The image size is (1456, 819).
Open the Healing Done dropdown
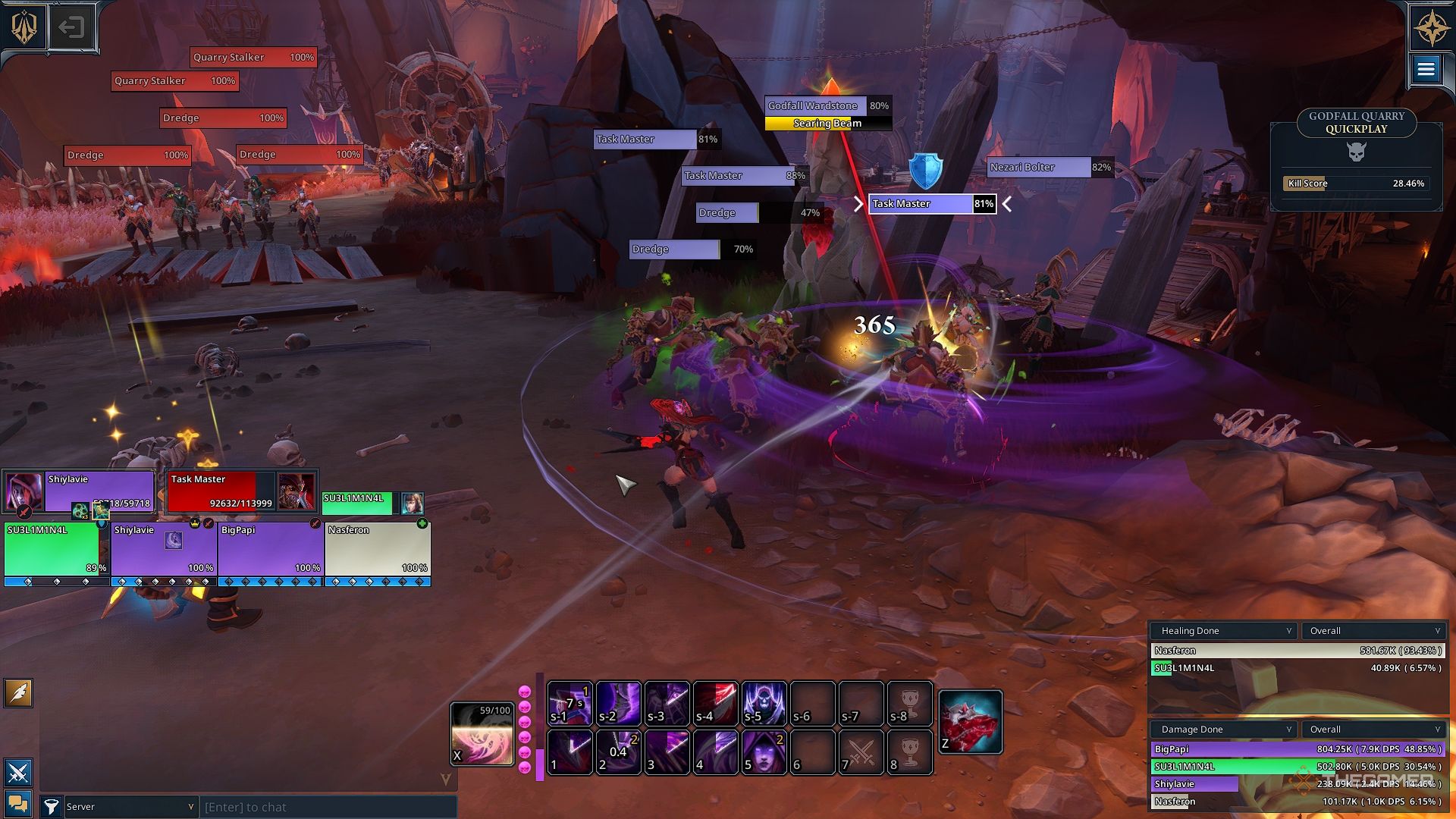(1223, 631)
